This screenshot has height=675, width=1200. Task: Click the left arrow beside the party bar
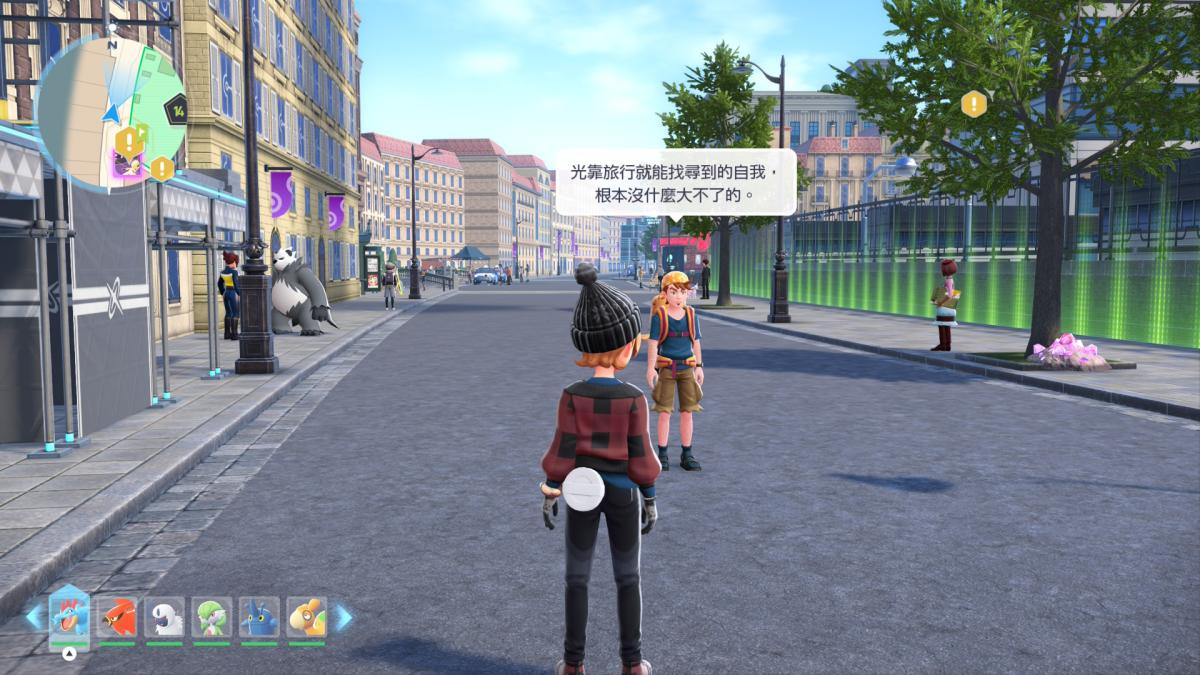tap(34, 617)
